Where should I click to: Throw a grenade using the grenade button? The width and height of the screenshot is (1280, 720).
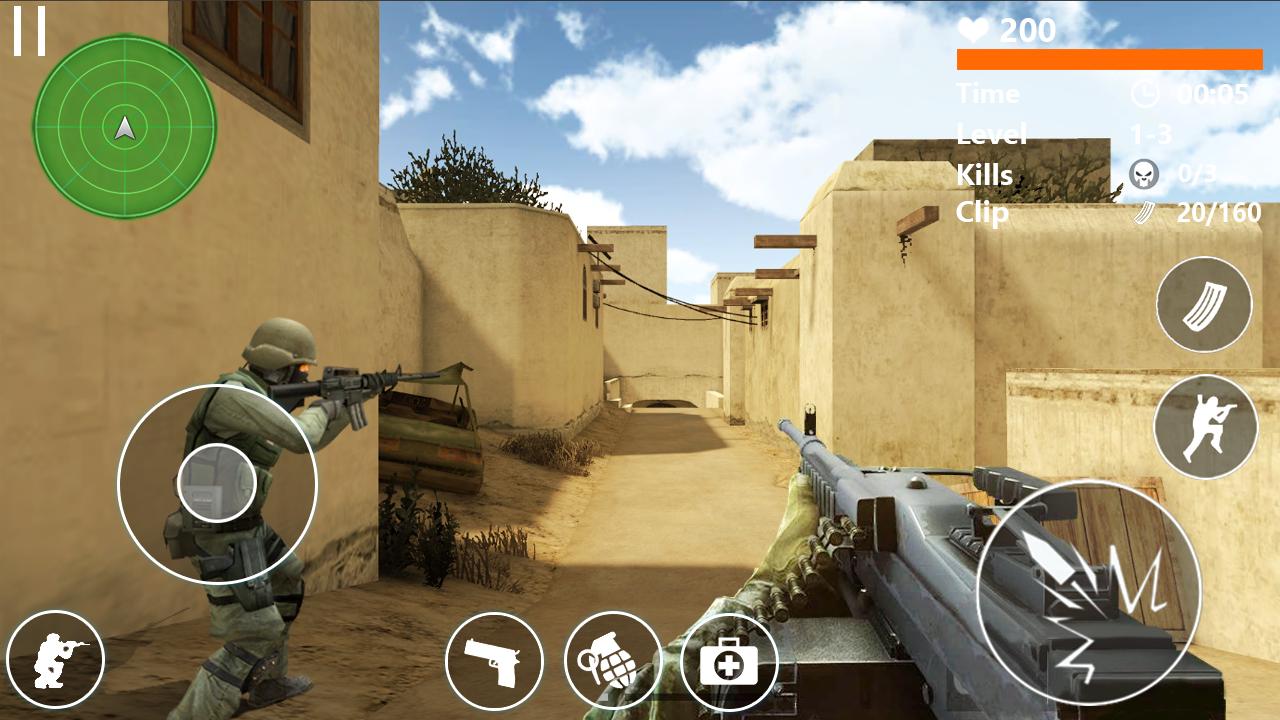[x=613, y=661]
